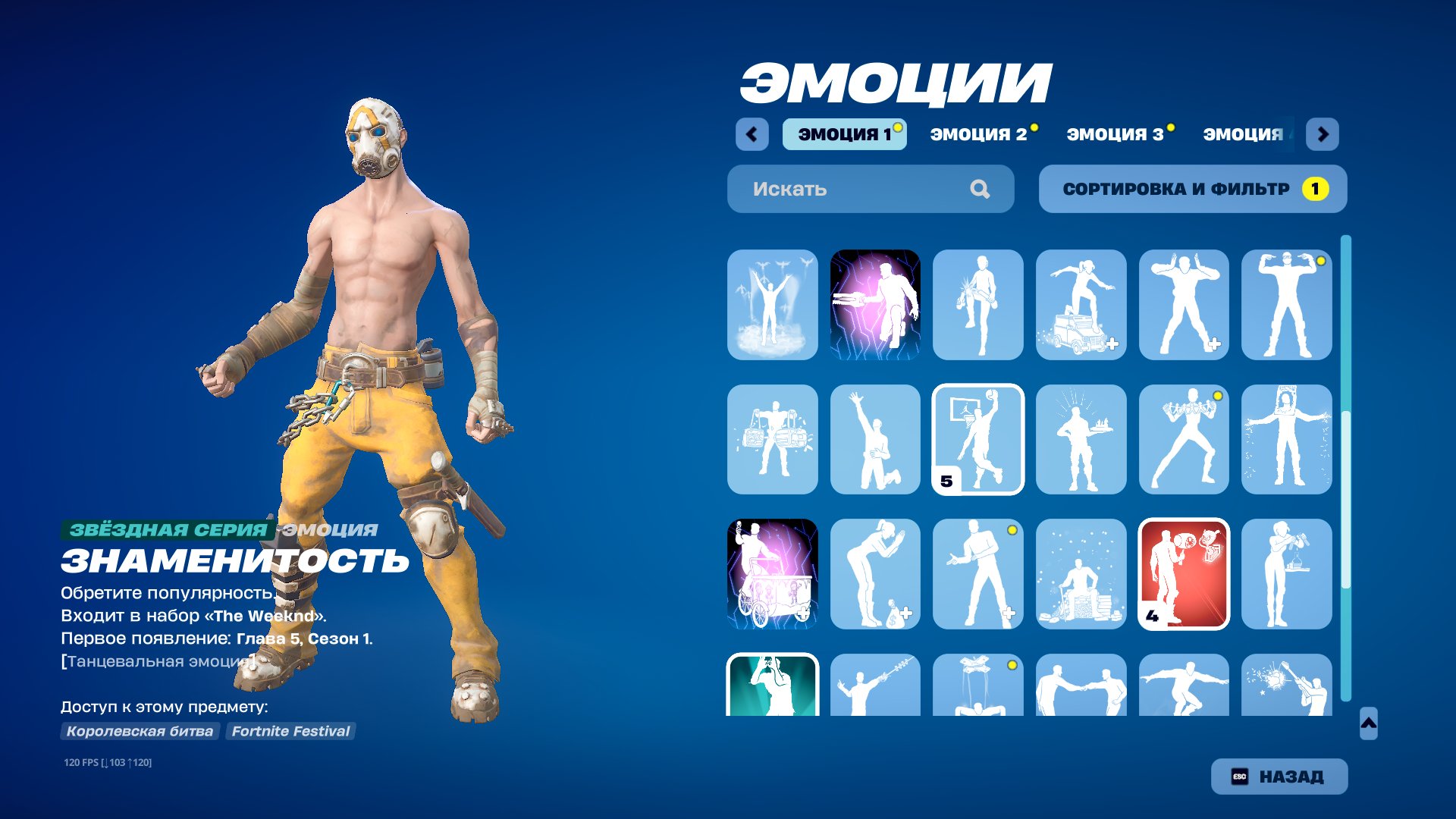The width and height of the screenshot is (1456, 819).
Task: Choose the bowing emote with money bag
Action: 875,574
